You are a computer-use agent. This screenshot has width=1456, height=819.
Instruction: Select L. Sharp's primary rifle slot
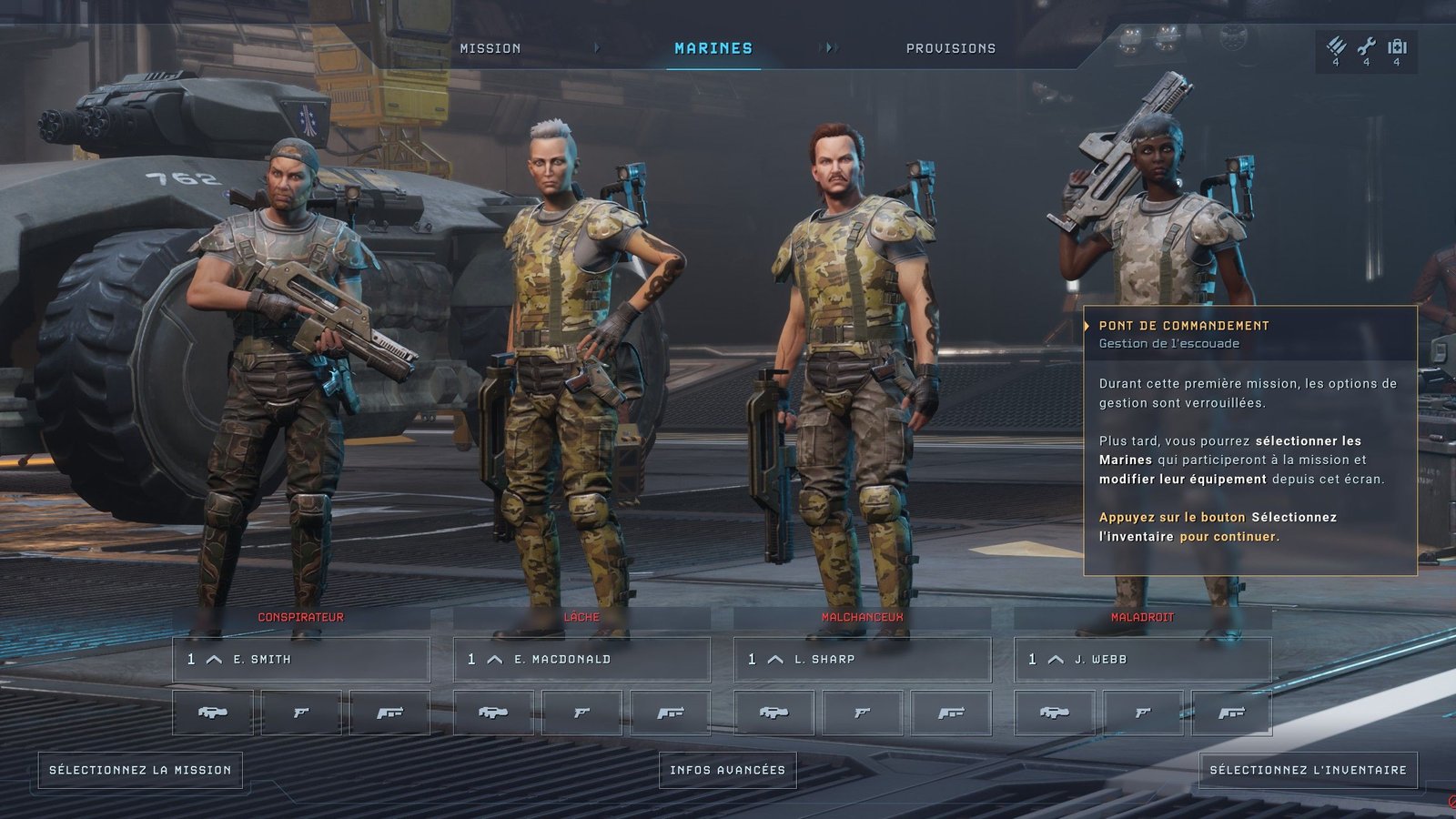coord(773,713)
